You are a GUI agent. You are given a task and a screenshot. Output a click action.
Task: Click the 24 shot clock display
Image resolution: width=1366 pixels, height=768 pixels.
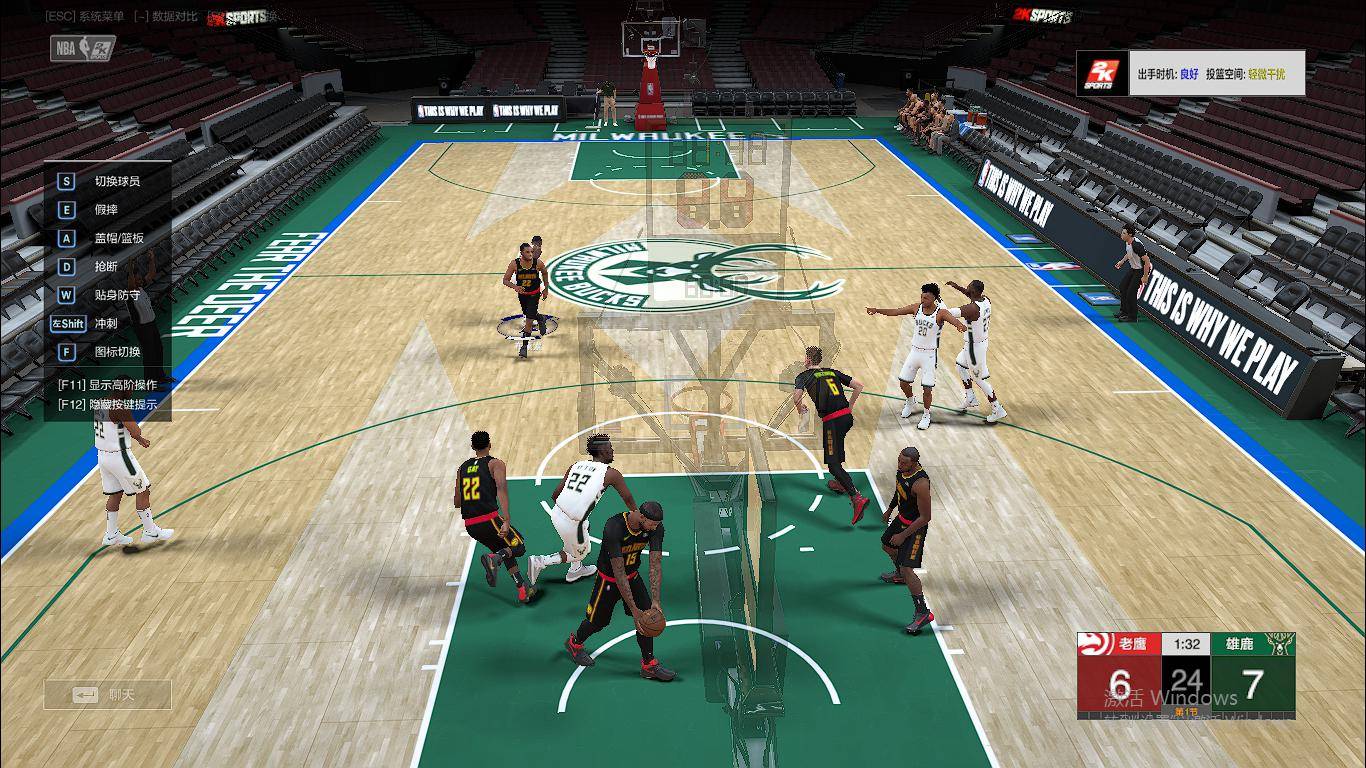(x=1186, y=679)
